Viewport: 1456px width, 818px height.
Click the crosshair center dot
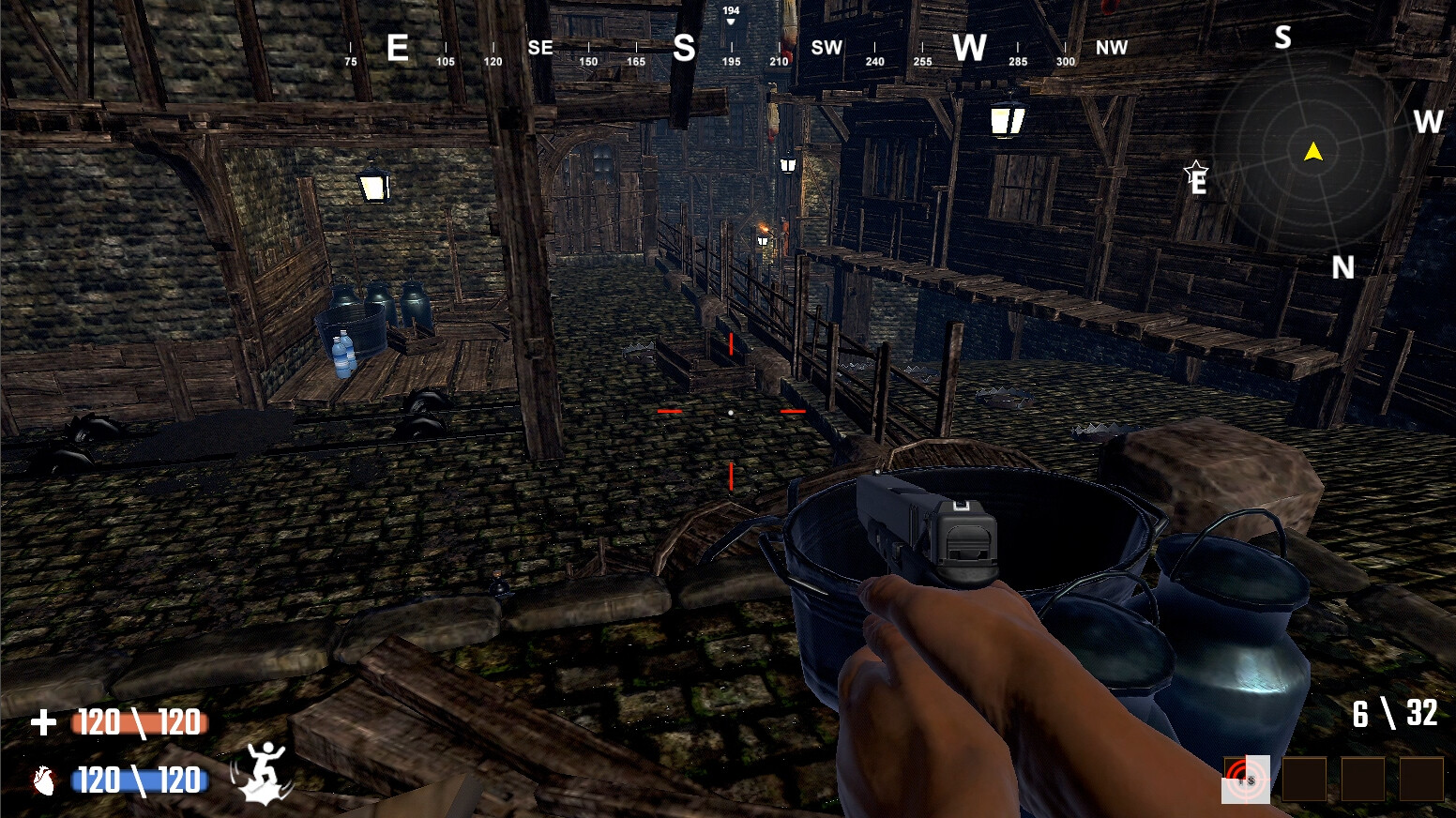click(x=731, y=413)
